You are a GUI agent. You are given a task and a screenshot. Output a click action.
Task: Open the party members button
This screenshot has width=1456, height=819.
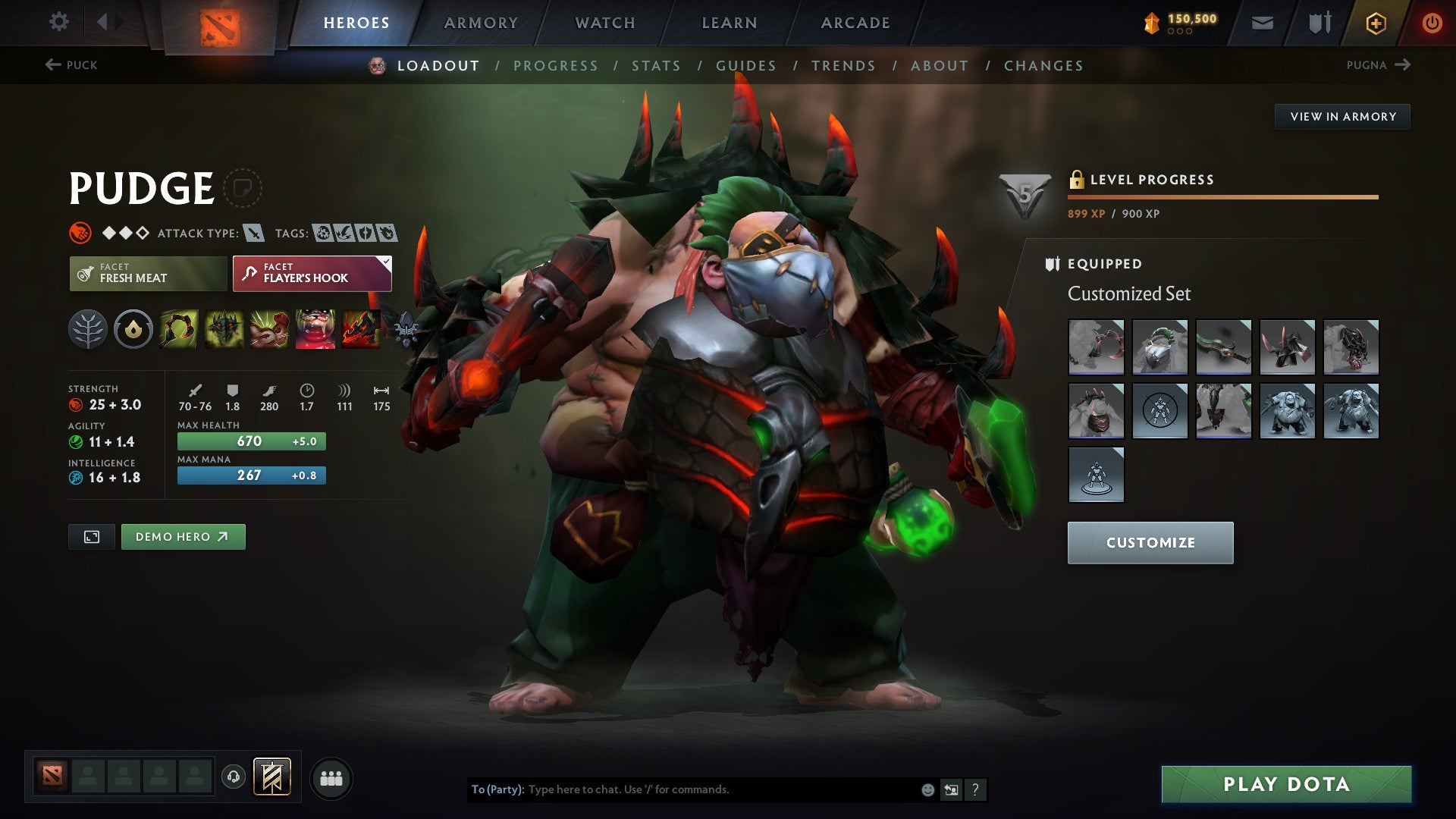(331, 777)
